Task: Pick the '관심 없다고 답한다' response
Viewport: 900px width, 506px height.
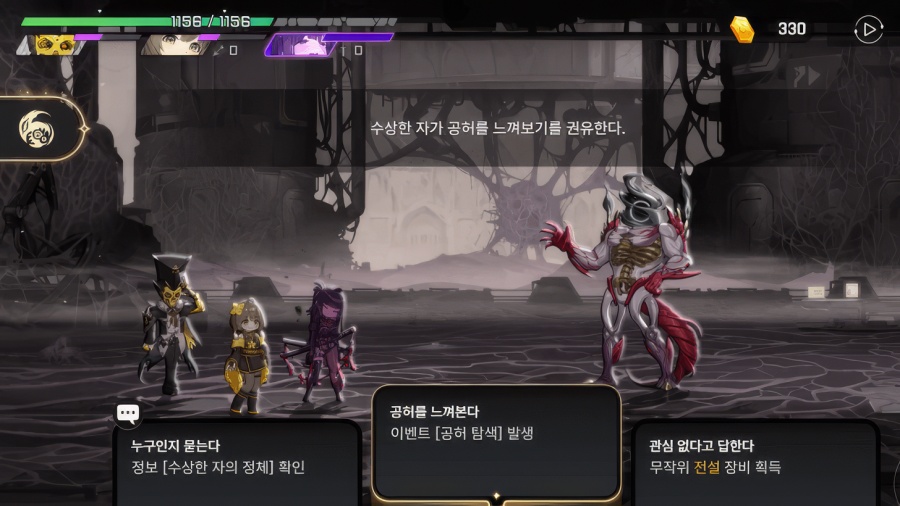Action: 756,460
